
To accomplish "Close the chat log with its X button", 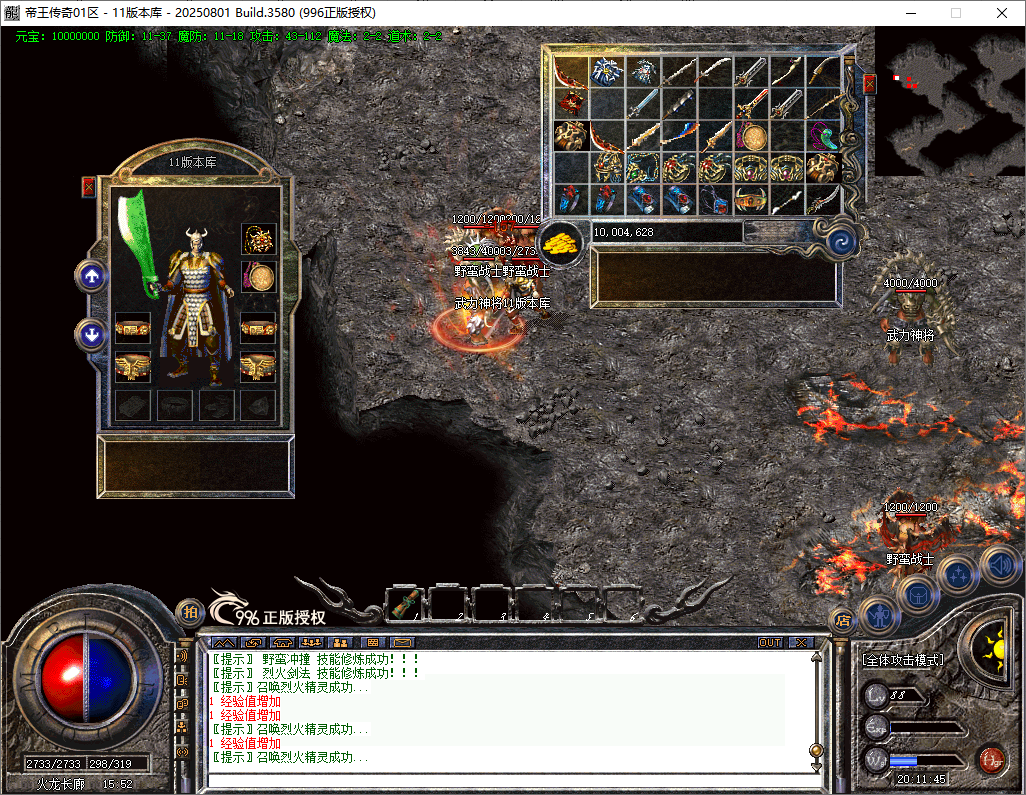I will point(800,642).
